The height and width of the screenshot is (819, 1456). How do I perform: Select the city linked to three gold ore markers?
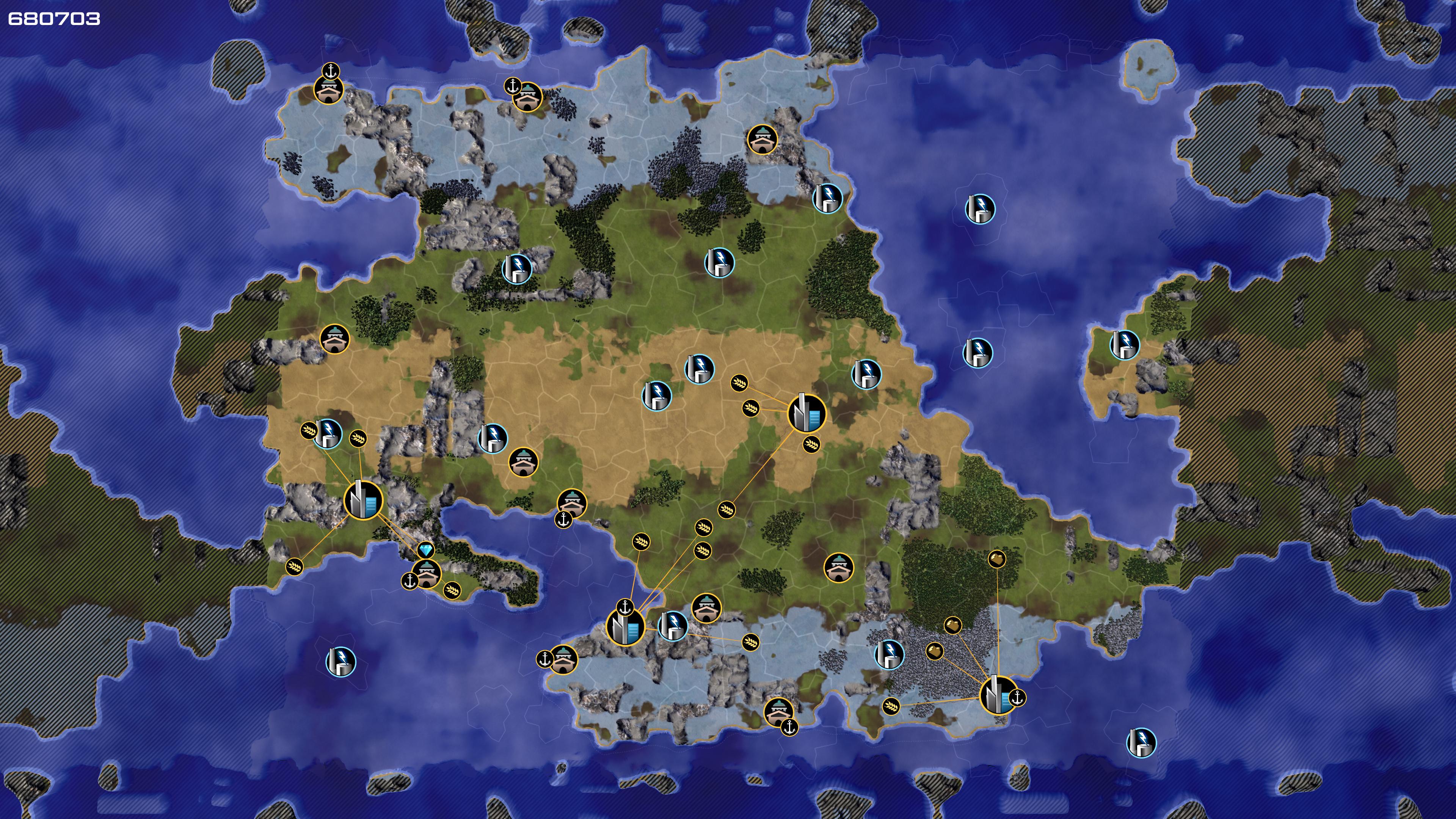click(x=998, y=695)
